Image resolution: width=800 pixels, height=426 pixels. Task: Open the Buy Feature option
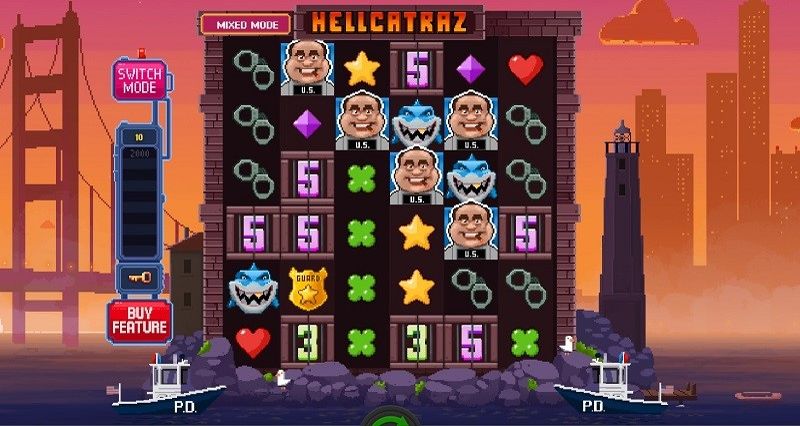139,320
